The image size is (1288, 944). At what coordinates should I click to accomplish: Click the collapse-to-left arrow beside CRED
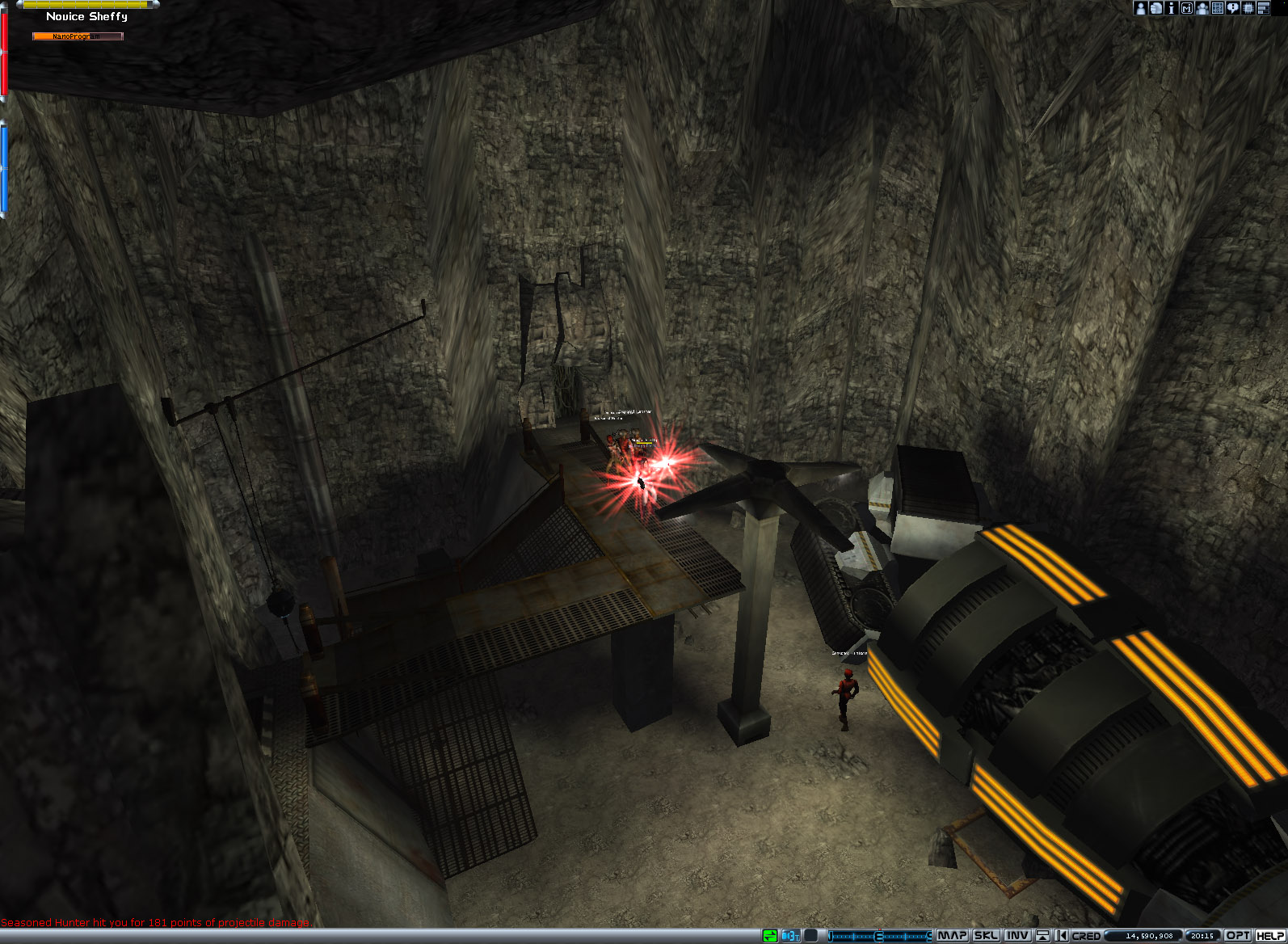coord(1061,935)
